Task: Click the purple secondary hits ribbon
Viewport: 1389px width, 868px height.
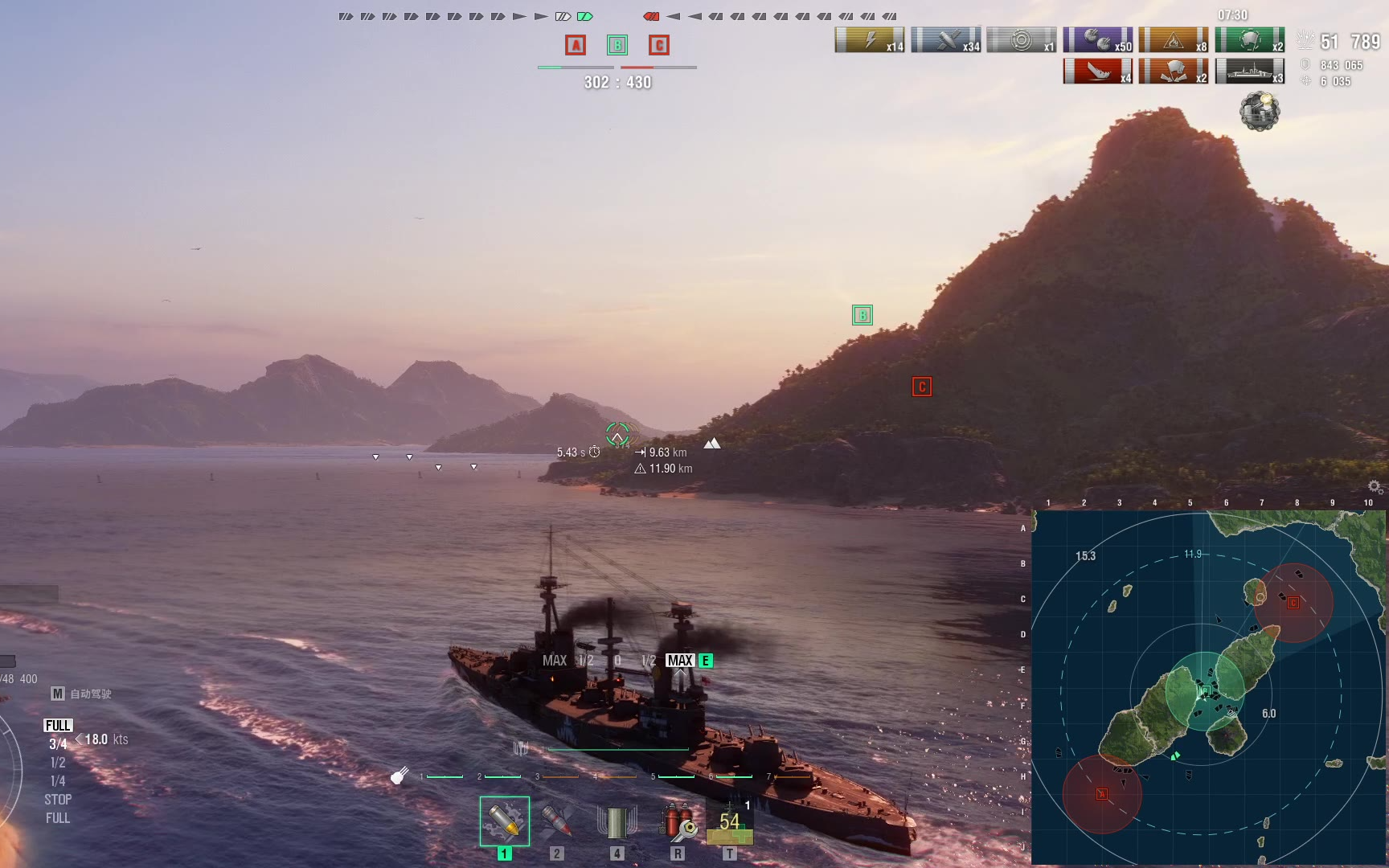Action: click(1097, 40)
